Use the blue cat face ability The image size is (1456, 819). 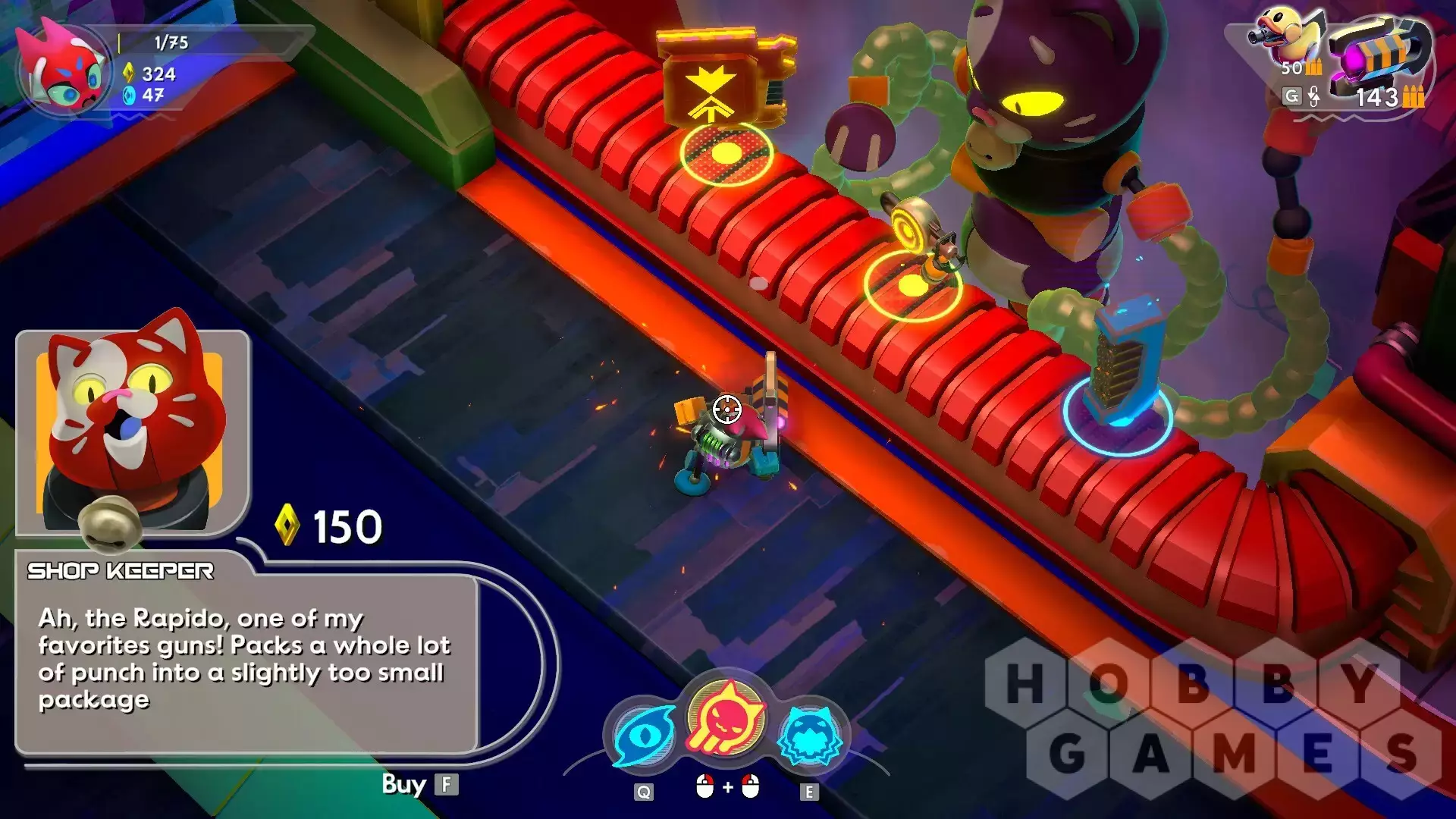point(811,736)
